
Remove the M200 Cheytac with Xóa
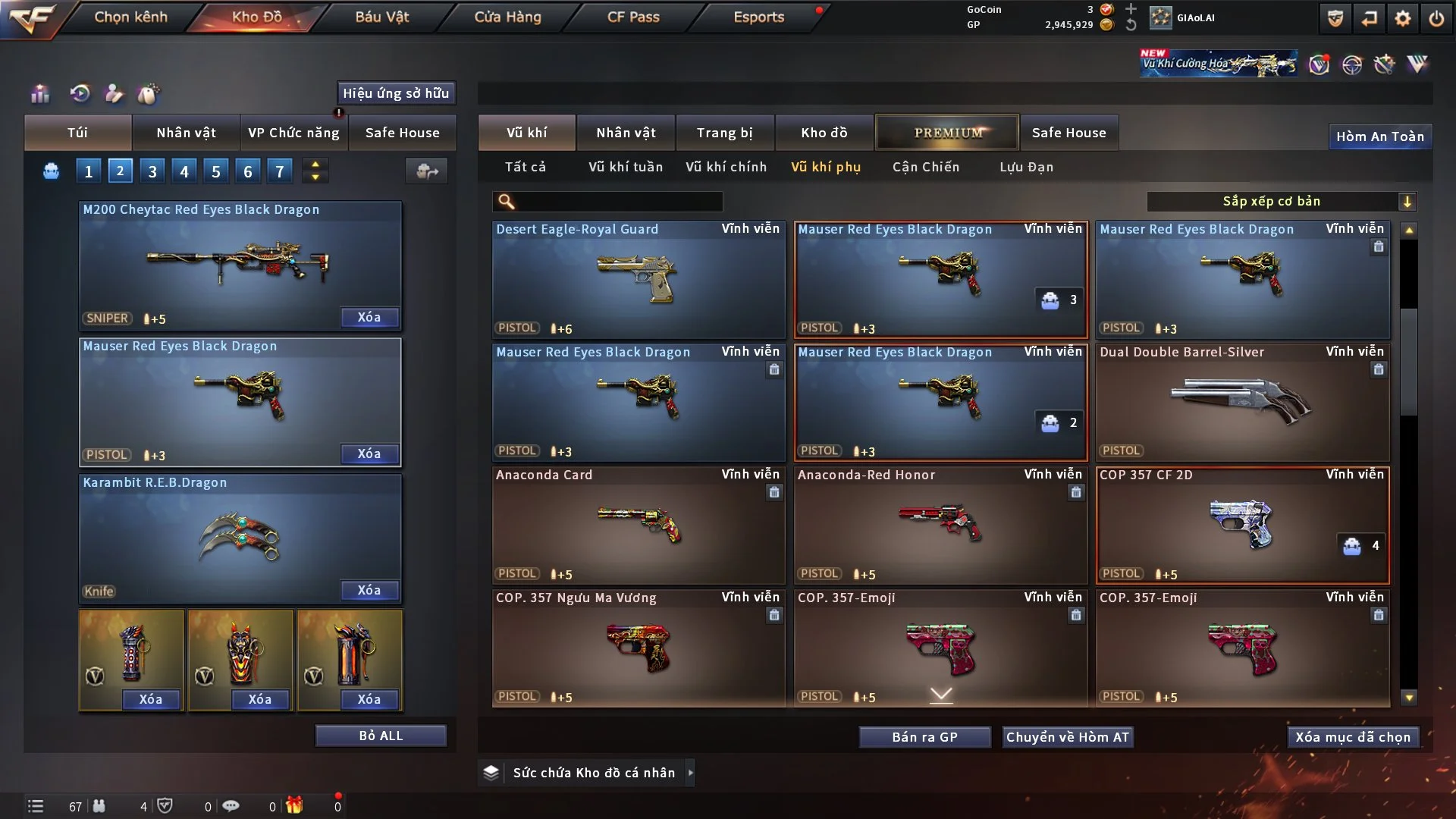369,317
